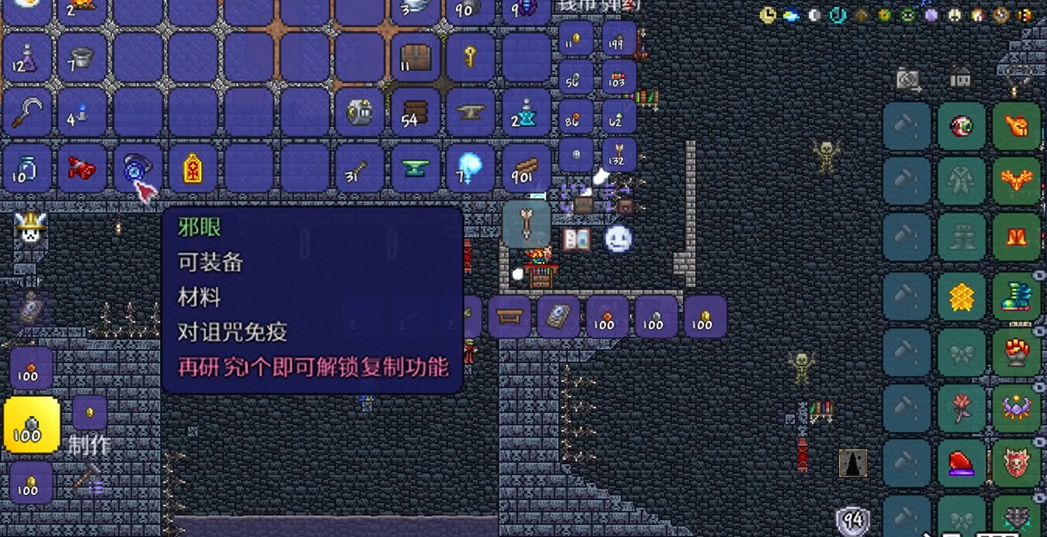The image size is (1047, 537).
Task: Open the emote bubble face icon
Action: 618,239
